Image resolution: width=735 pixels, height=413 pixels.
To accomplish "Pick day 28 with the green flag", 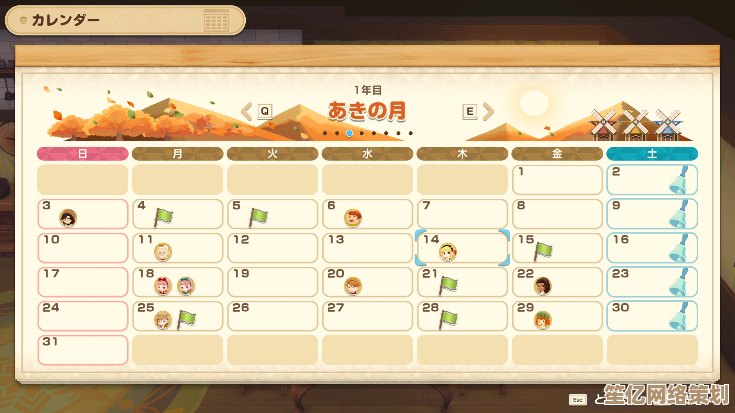I will pos(462,316).
